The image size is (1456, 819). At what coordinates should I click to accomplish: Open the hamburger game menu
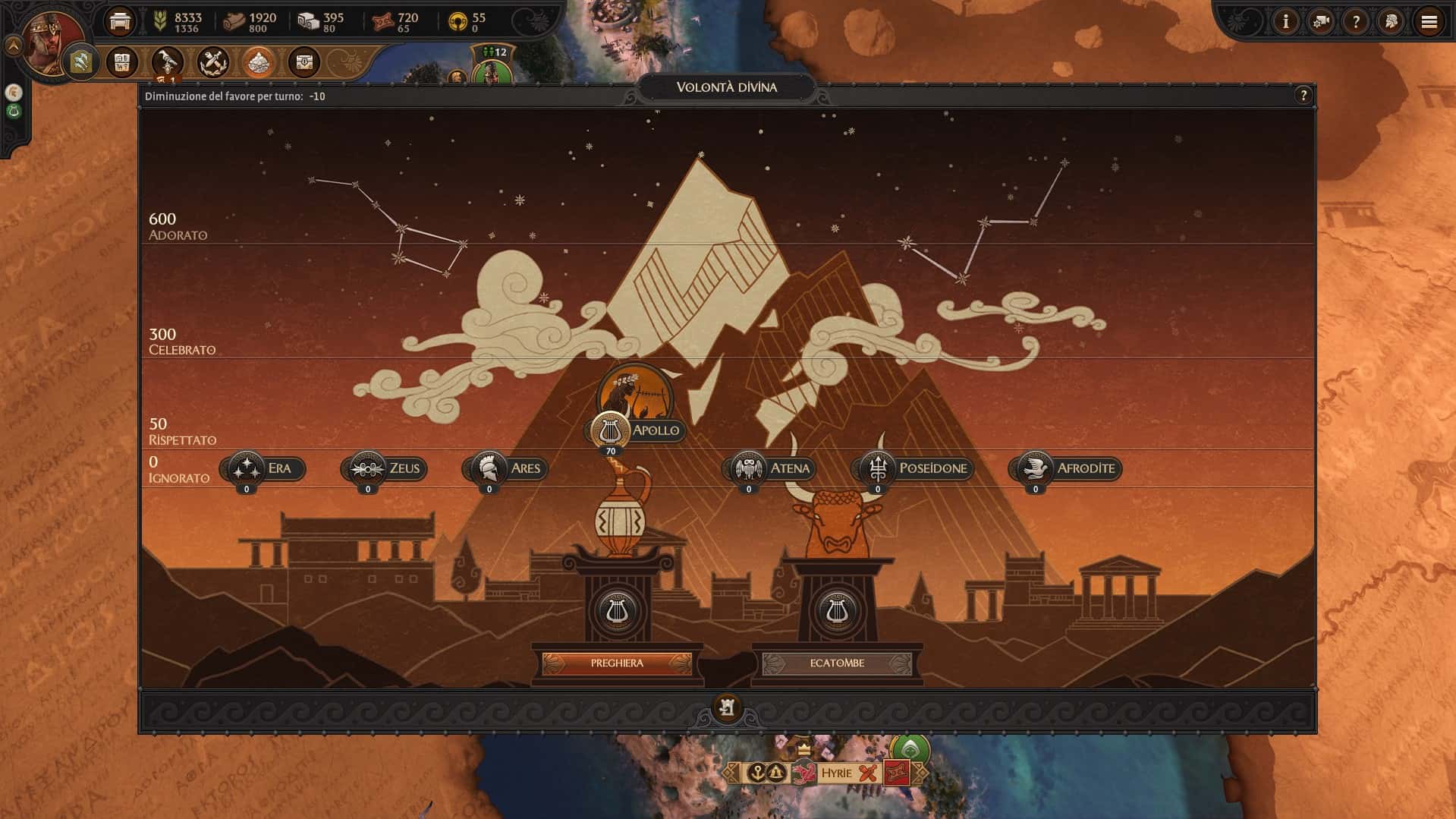point(1429,22)
